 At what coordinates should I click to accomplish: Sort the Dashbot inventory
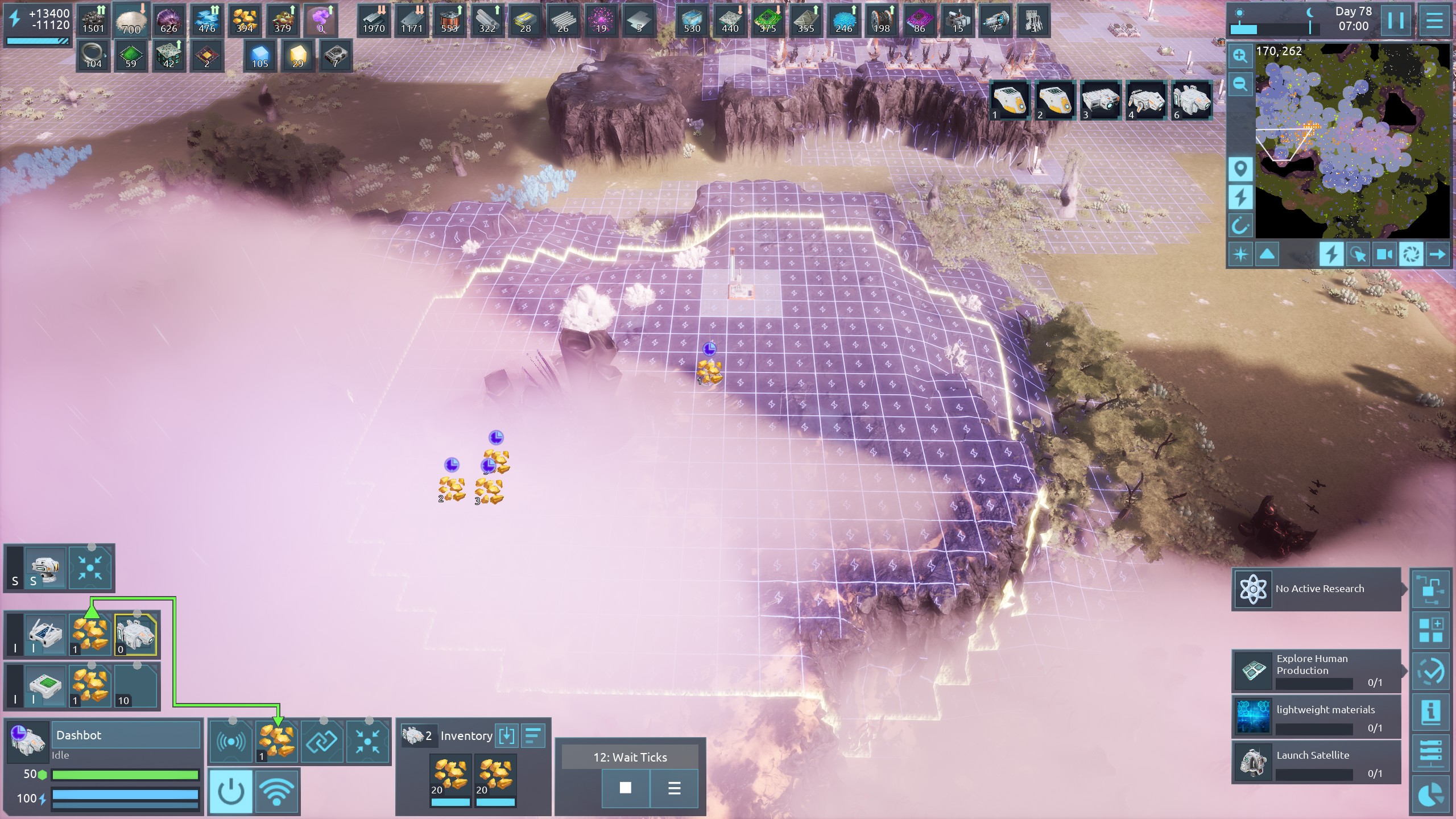pos(532,735)
